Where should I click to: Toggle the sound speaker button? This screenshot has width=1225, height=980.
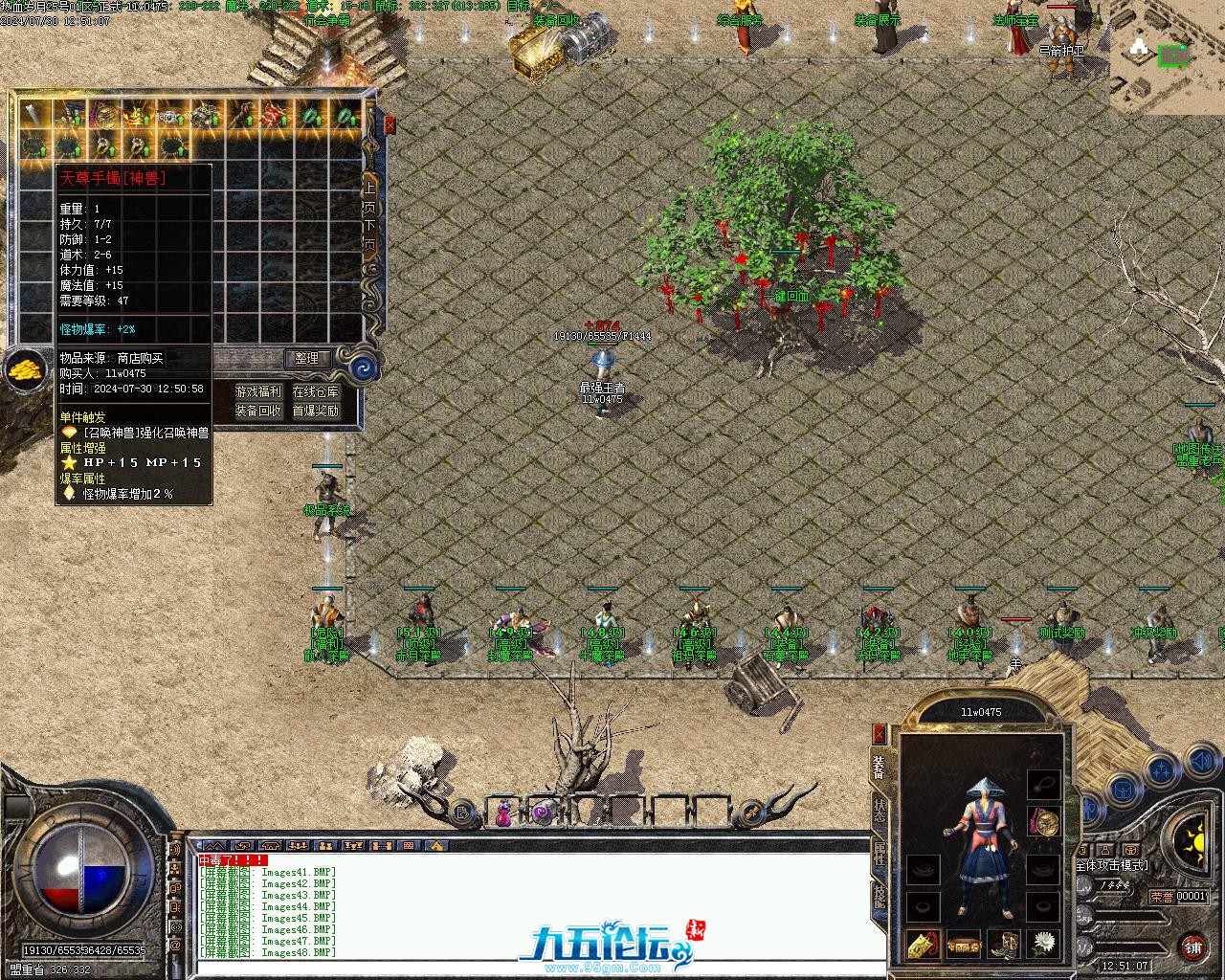pos(1201,763)
